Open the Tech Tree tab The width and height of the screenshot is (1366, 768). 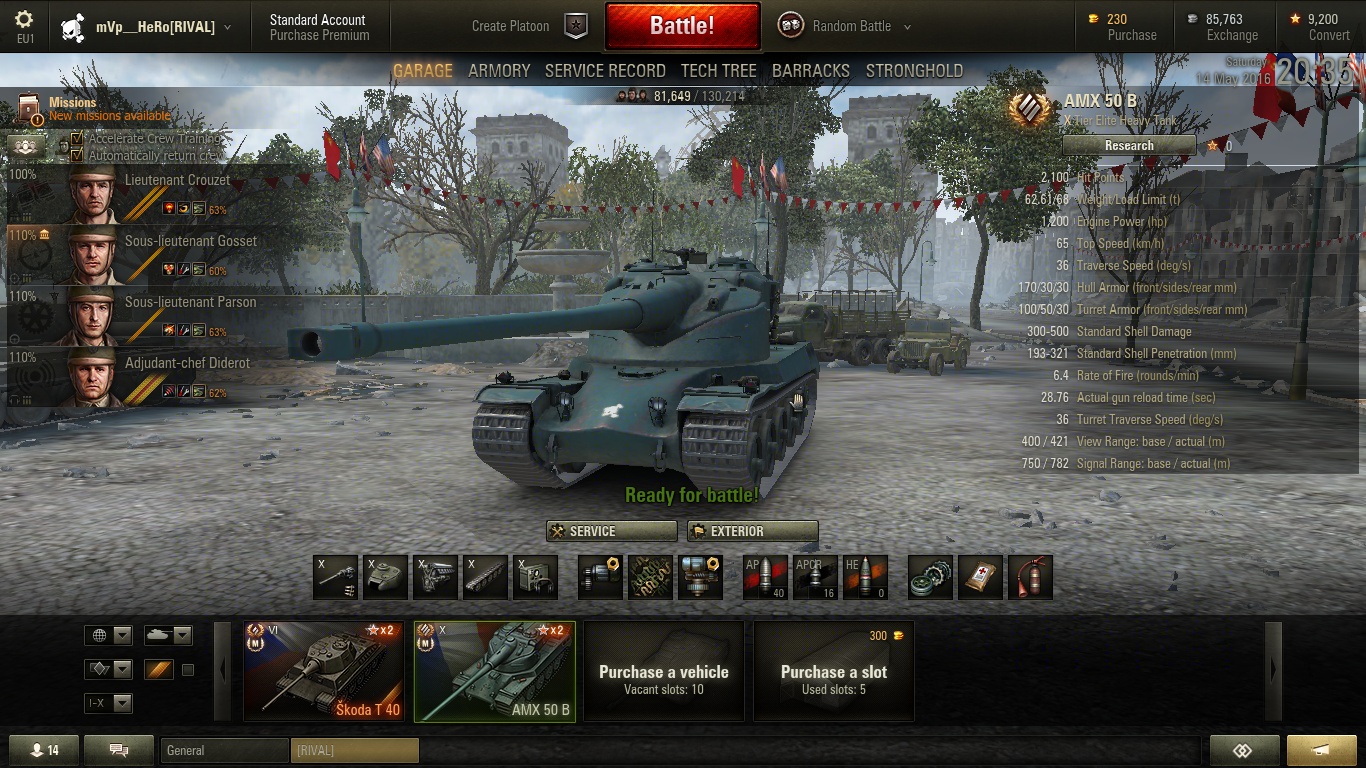click(718, 71)
